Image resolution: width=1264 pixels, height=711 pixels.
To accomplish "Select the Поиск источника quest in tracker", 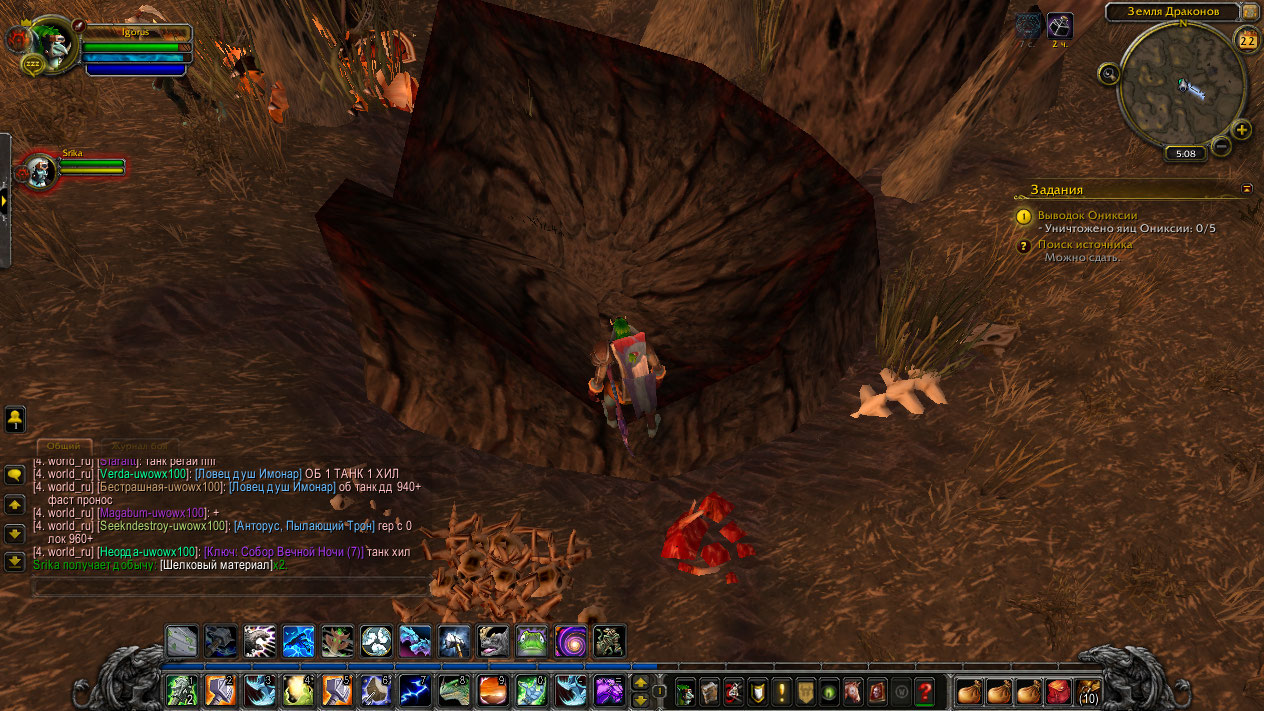I will [1085, 244].
